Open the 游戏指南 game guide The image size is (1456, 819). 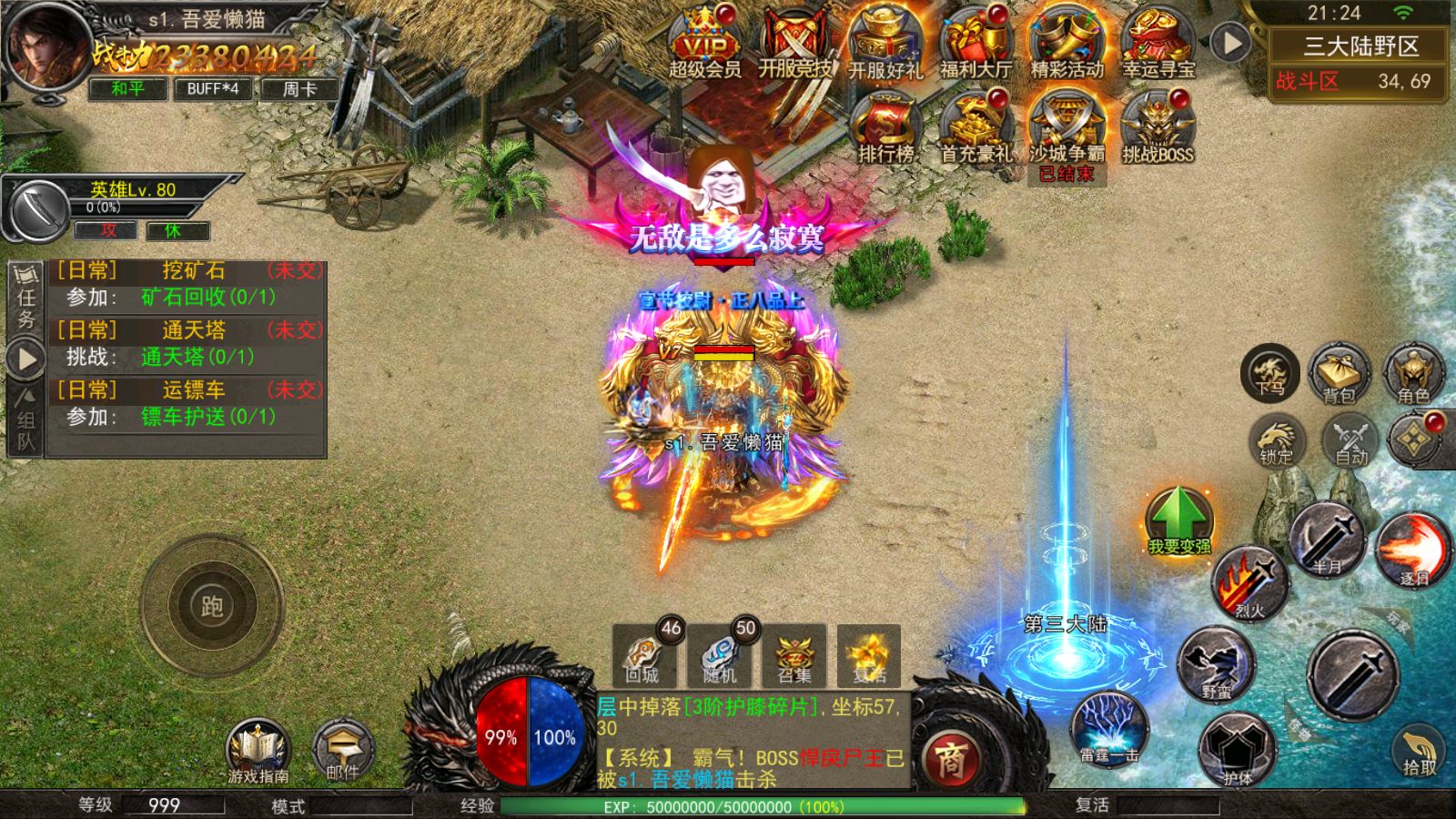tap(258, 751)
